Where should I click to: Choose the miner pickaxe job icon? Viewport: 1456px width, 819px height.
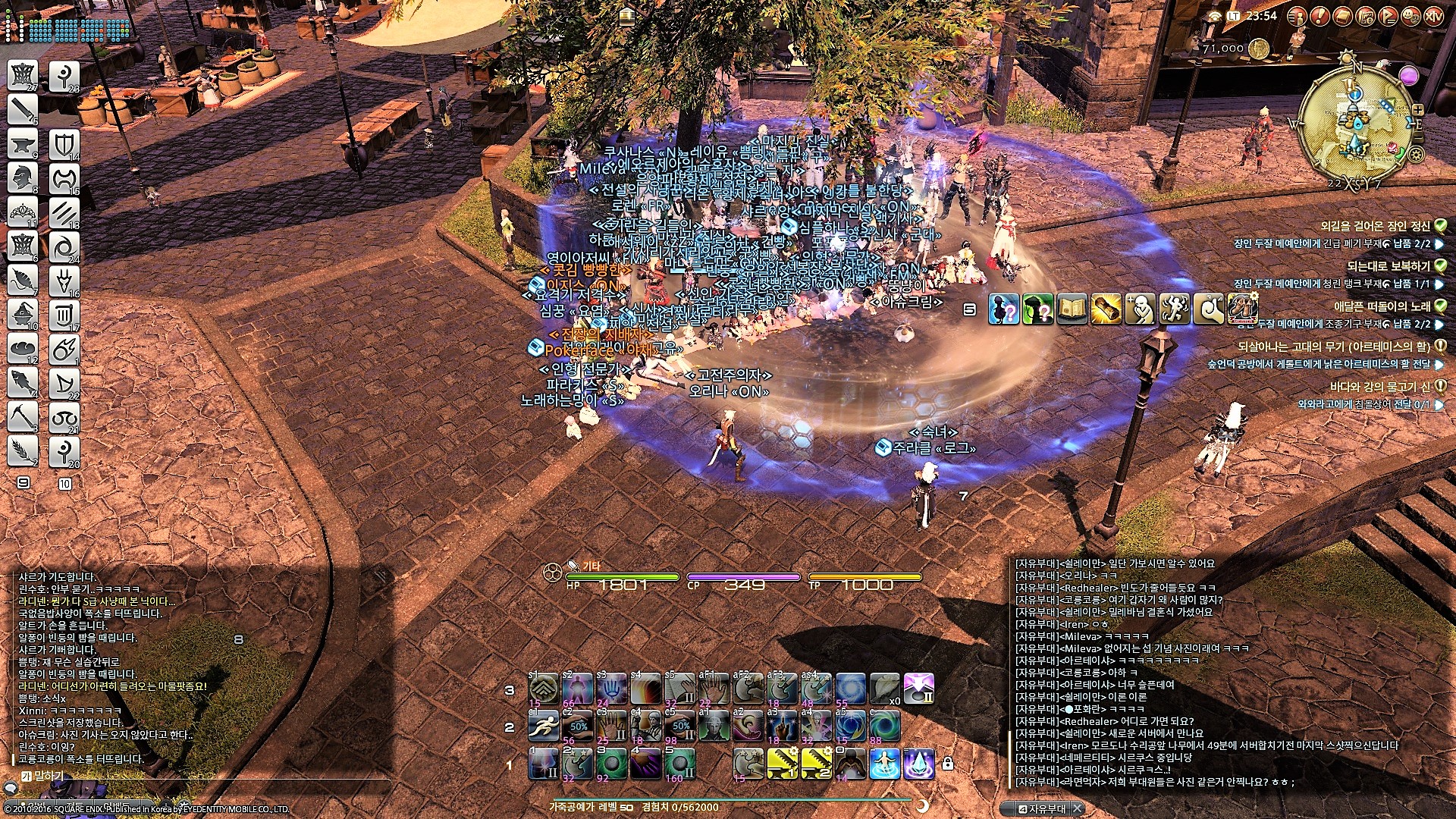point(23,416)
